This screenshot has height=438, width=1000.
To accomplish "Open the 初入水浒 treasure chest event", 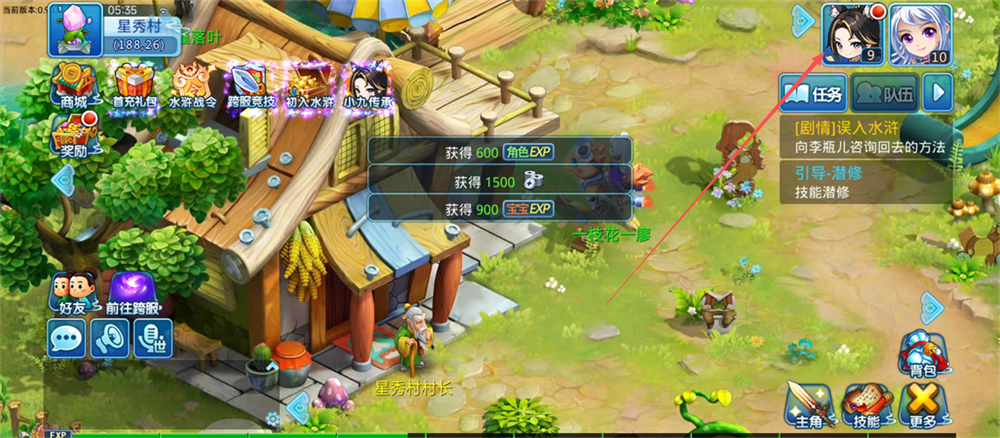I will coord(308,84).
